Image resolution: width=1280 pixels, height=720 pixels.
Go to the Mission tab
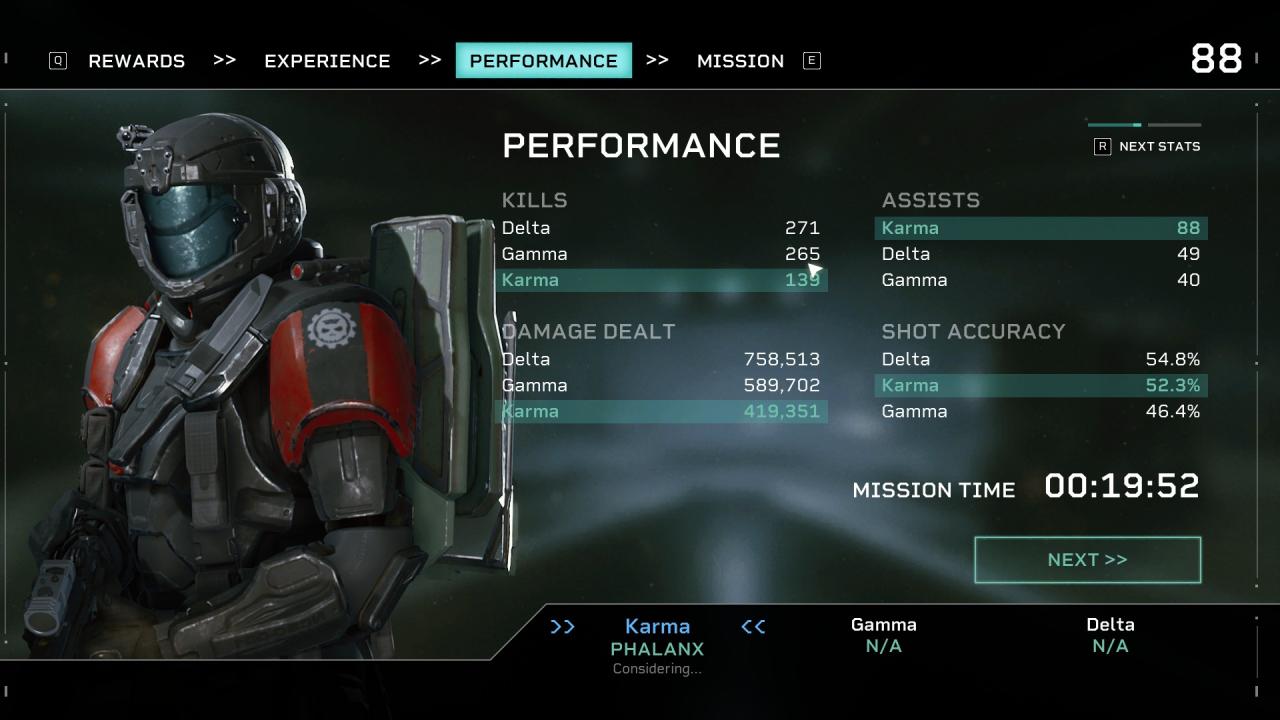(740, 61)
